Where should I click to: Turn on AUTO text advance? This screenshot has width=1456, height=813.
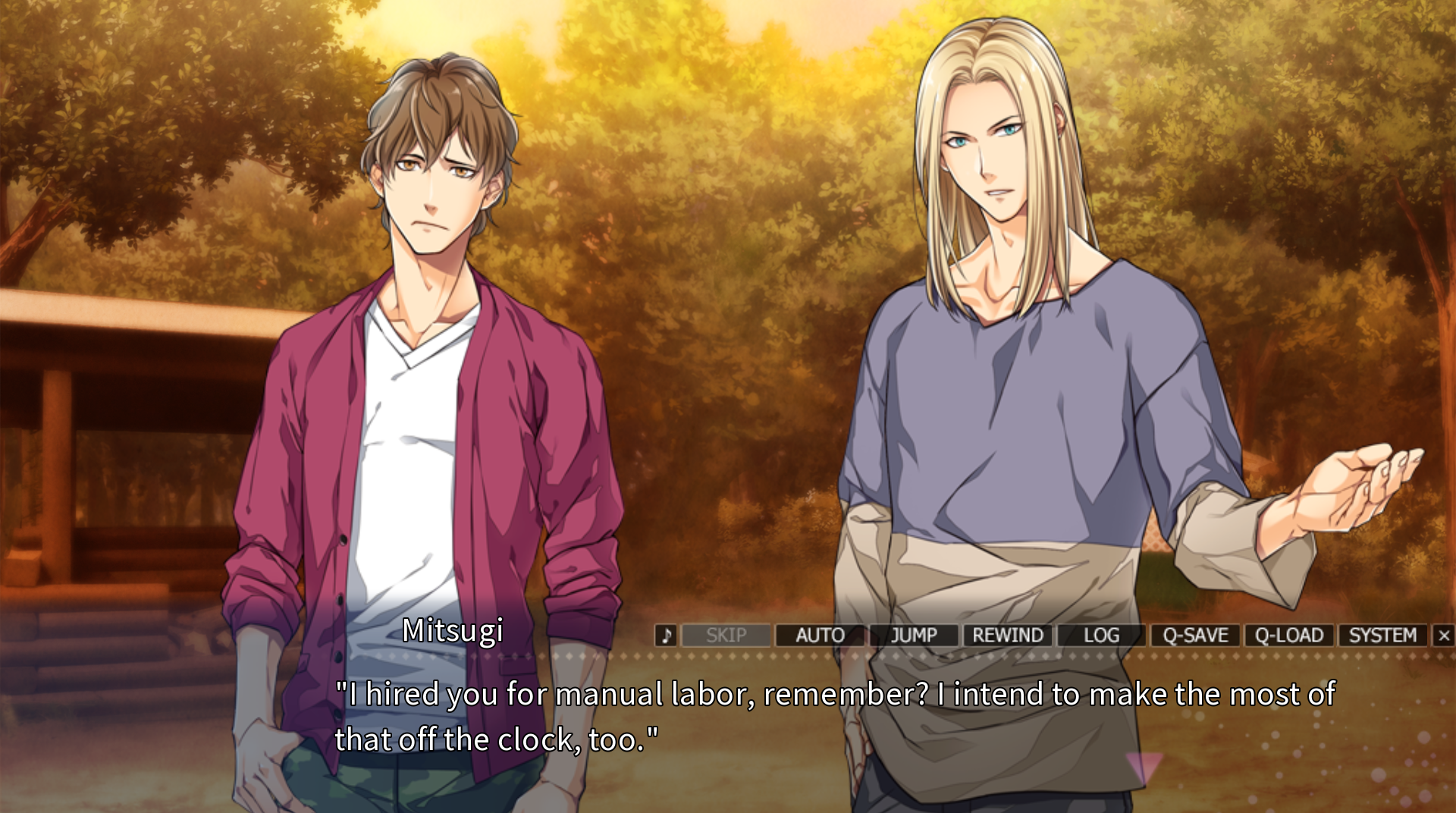coord(820,636)
